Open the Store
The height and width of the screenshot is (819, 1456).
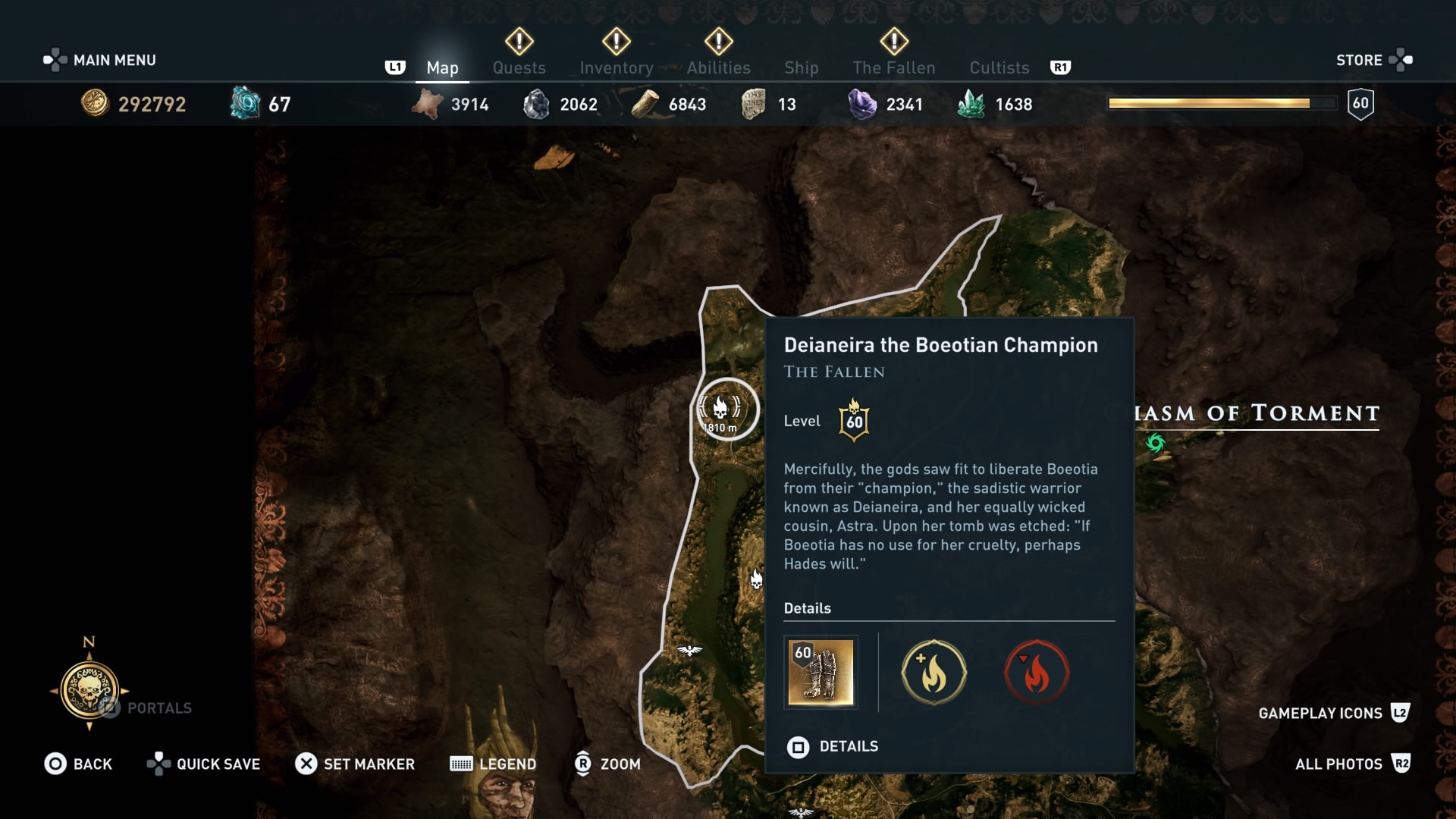coord(1360,59)
